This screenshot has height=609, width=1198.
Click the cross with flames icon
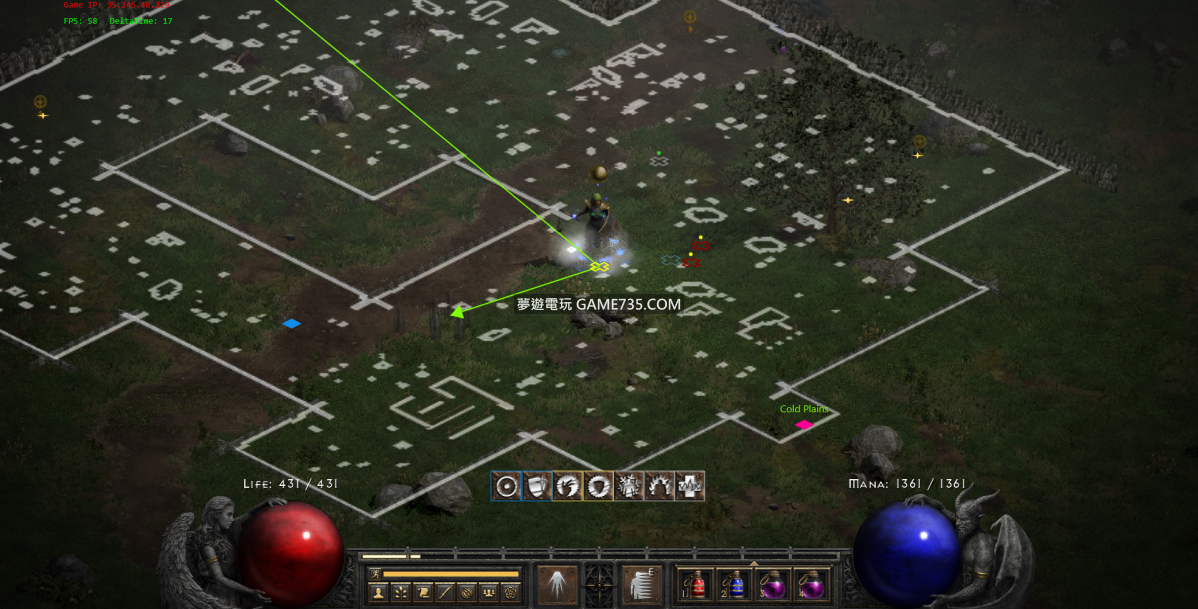[689, 486]
